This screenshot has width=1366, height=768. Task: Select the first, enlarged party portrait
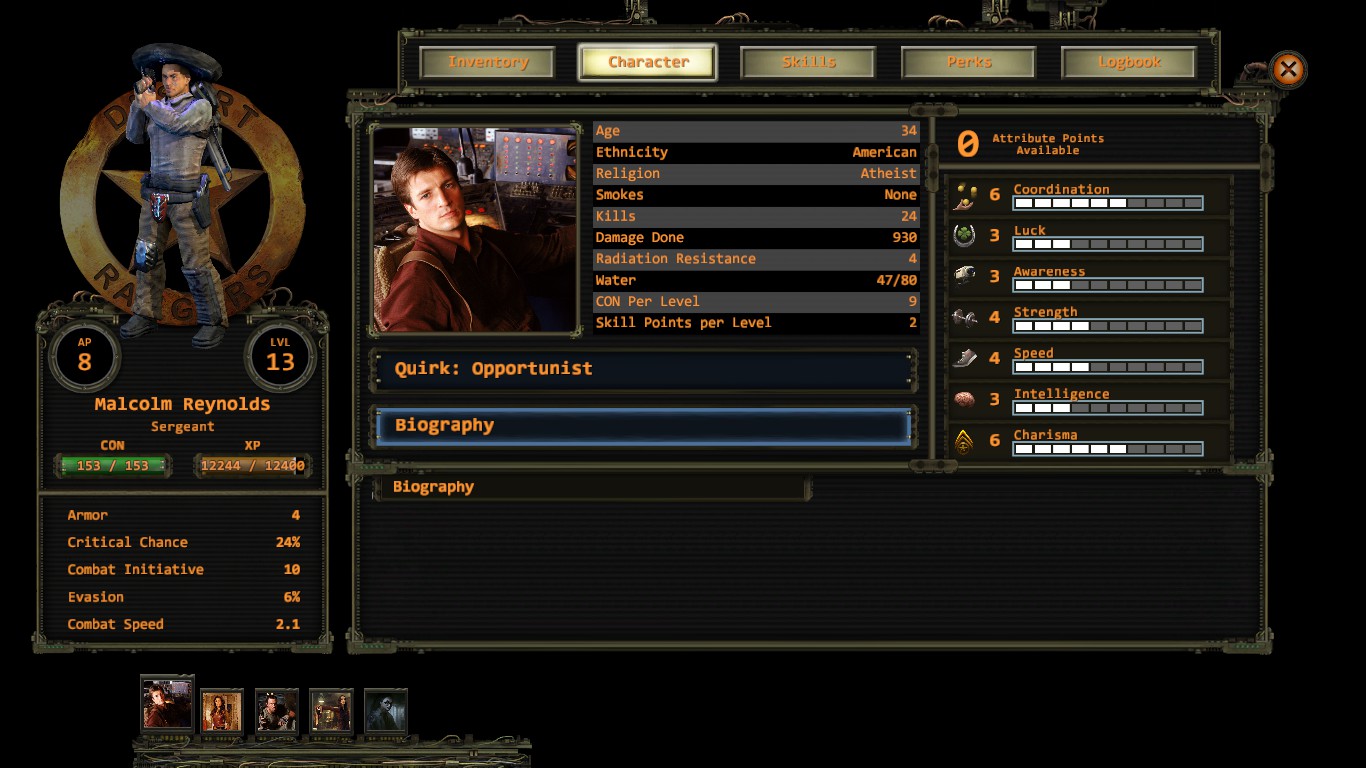point(166,703)
